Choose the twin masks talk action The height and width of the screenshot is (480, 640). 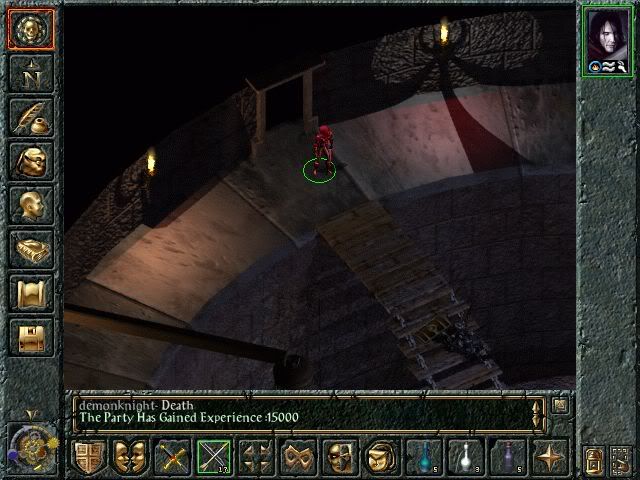pyautogui.click(x=130, y=458)
